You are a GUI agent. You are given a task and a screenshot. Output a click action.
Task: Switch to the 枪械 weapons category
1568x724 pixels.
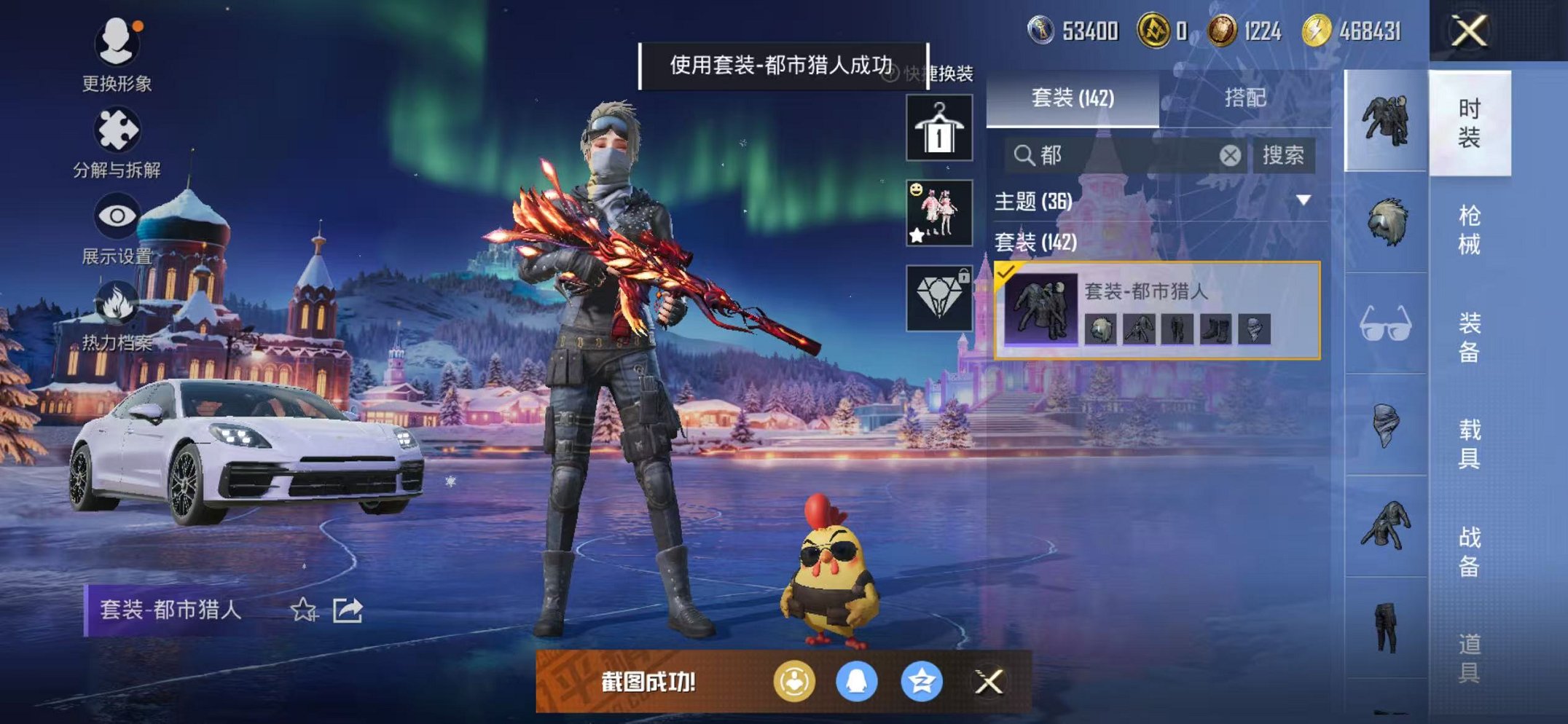tap(1474, 238)
